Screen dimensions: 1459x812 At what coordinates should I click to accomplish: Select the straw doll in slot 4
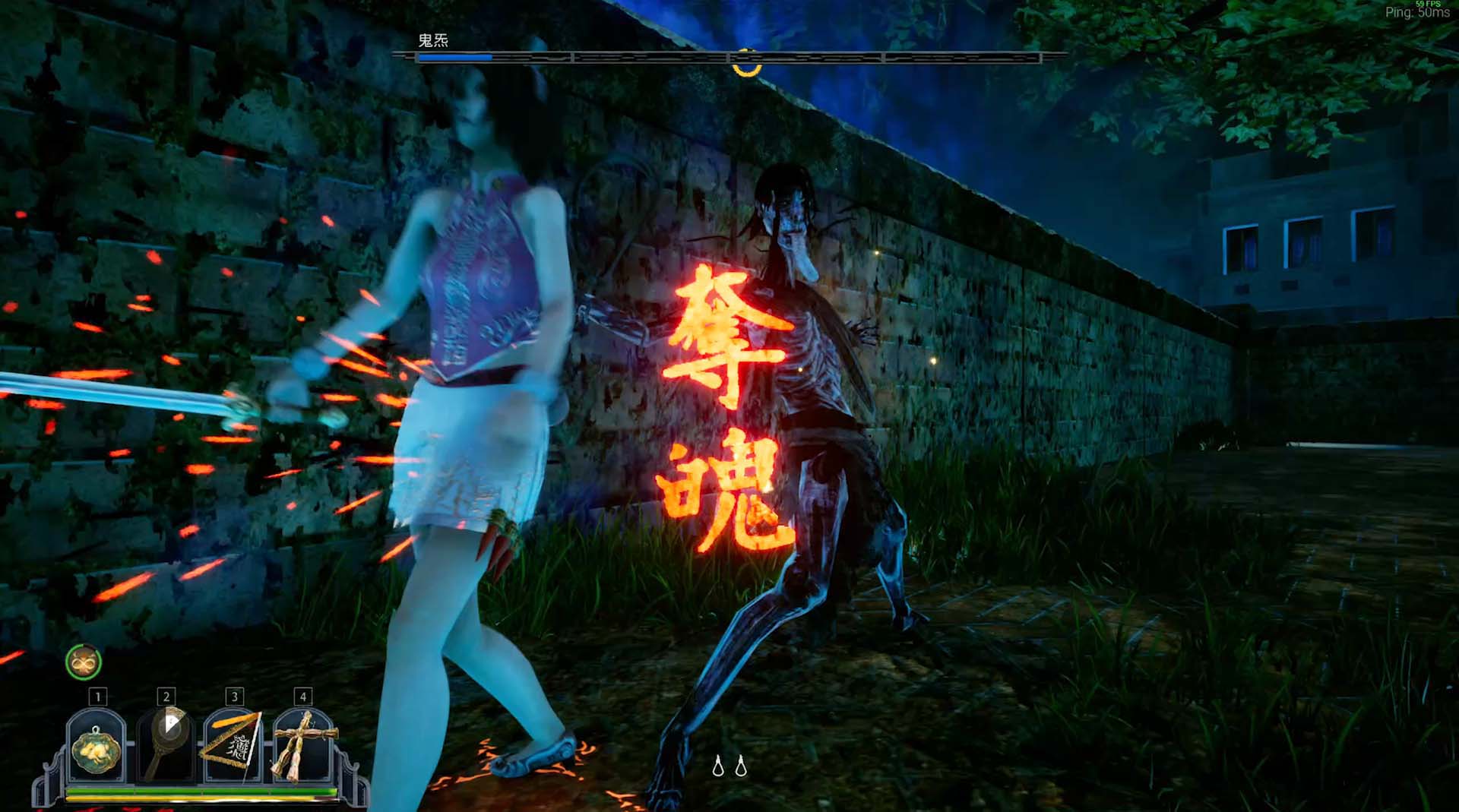(302, 746)
